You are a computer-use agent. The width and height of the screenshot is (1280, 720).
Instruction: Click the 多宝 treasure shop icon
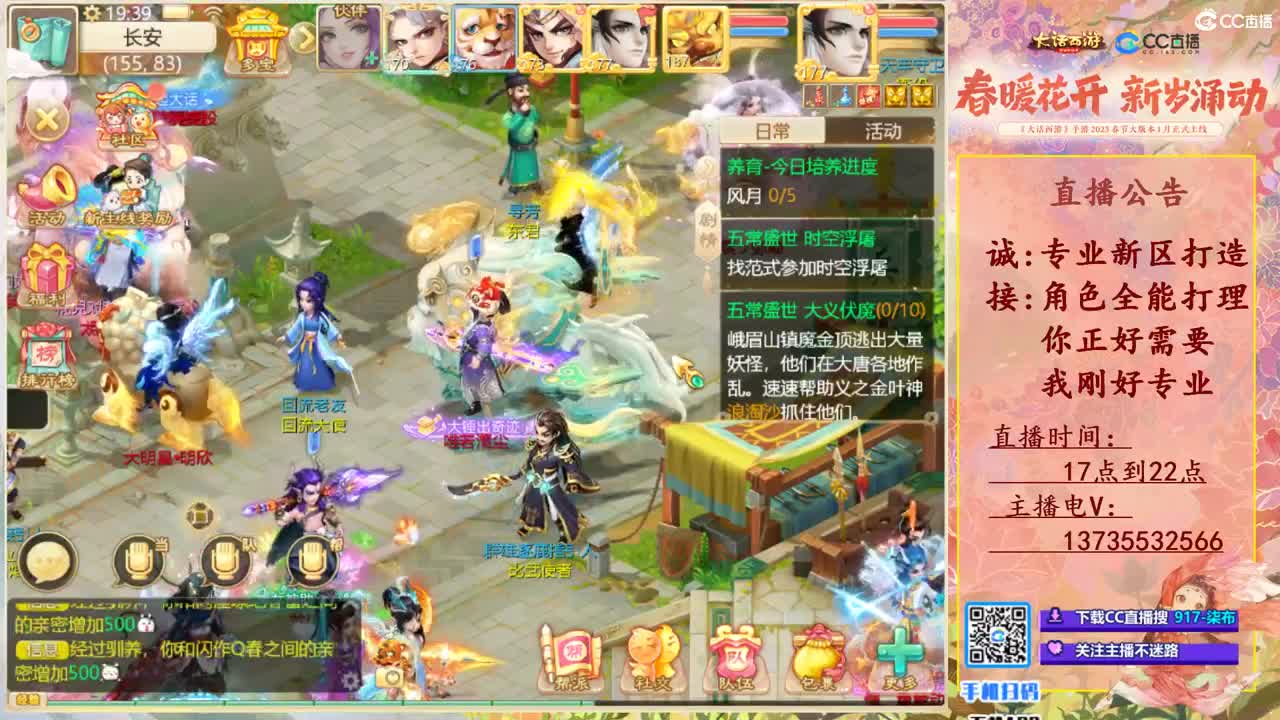click(255, 45)
